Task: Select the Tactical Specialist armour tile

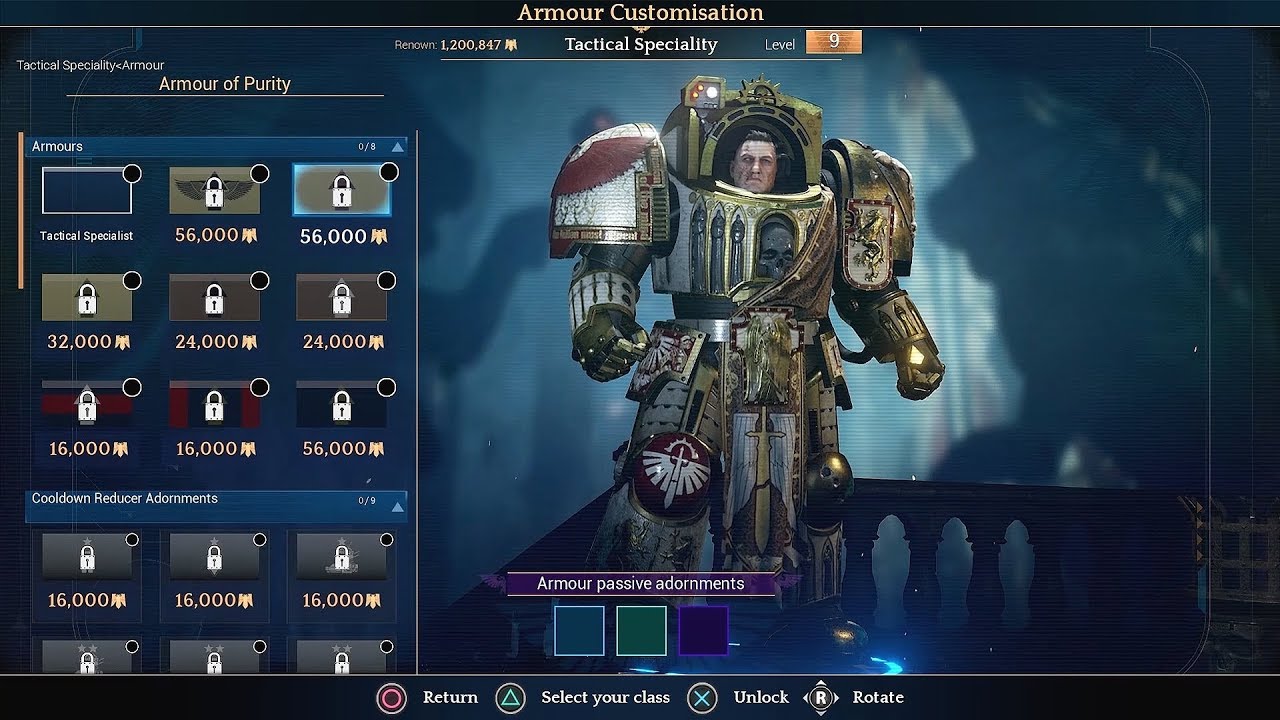Action: (87, 191)
